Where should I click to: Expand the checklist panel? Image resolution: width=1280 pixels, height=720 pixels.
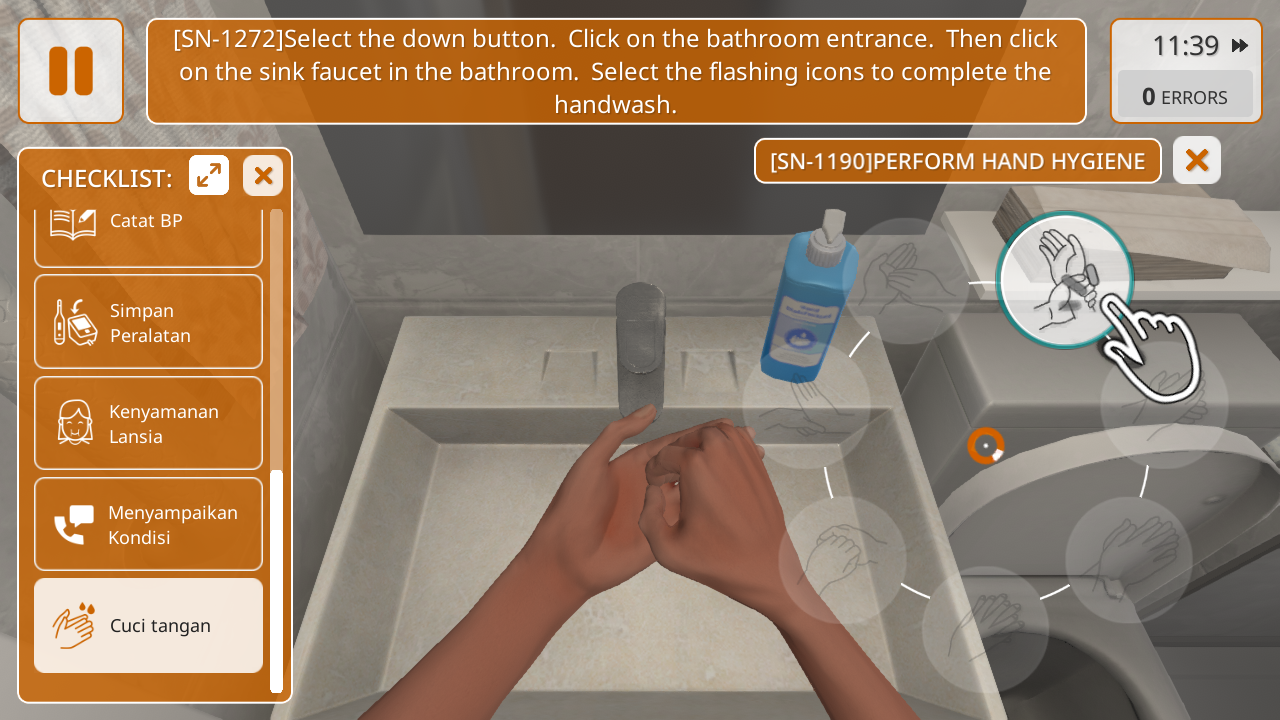click(209, 176)
